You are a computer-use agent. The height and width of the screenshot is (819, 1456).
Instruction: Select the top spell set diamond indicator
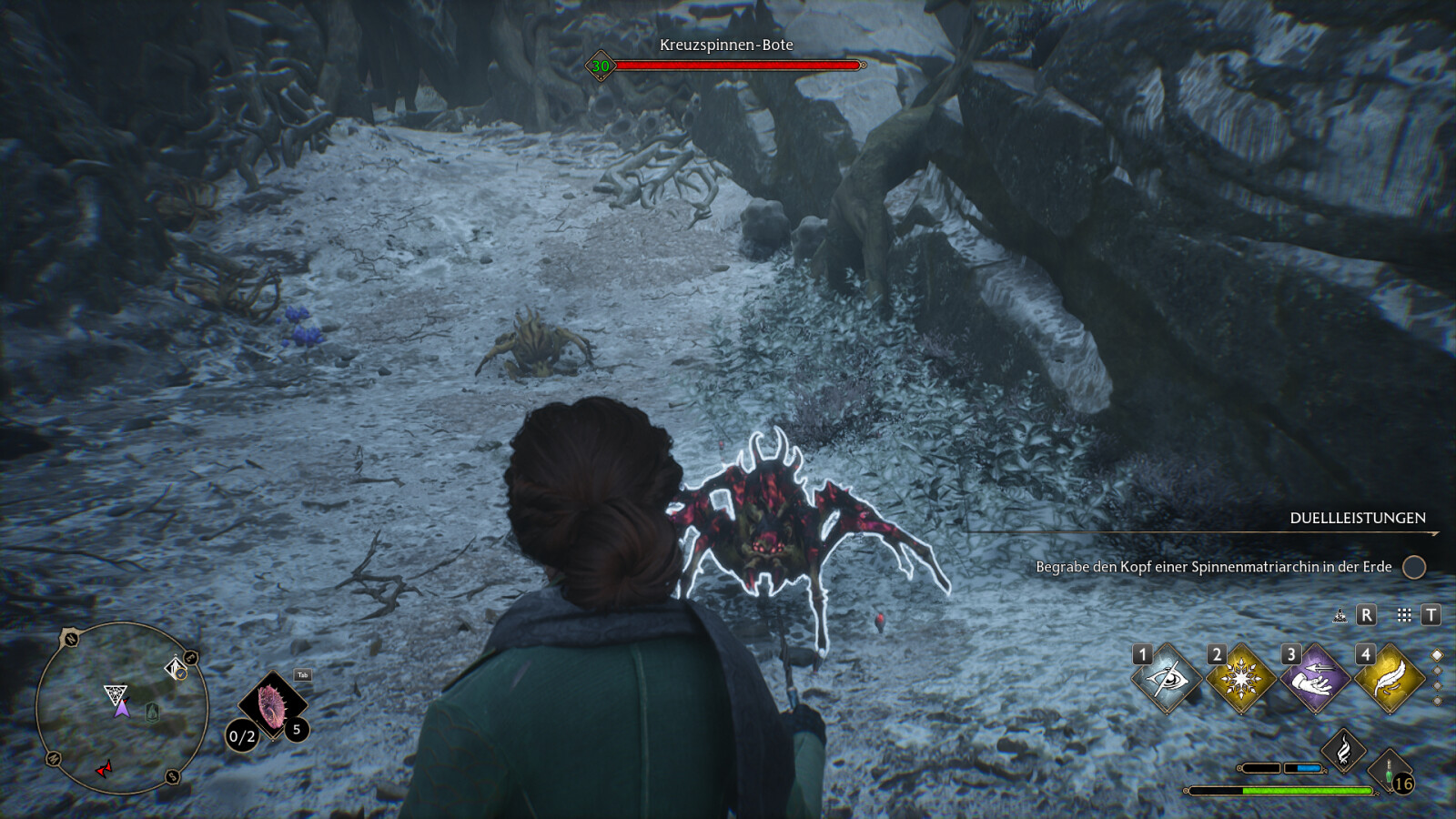tap(1438, 655)
